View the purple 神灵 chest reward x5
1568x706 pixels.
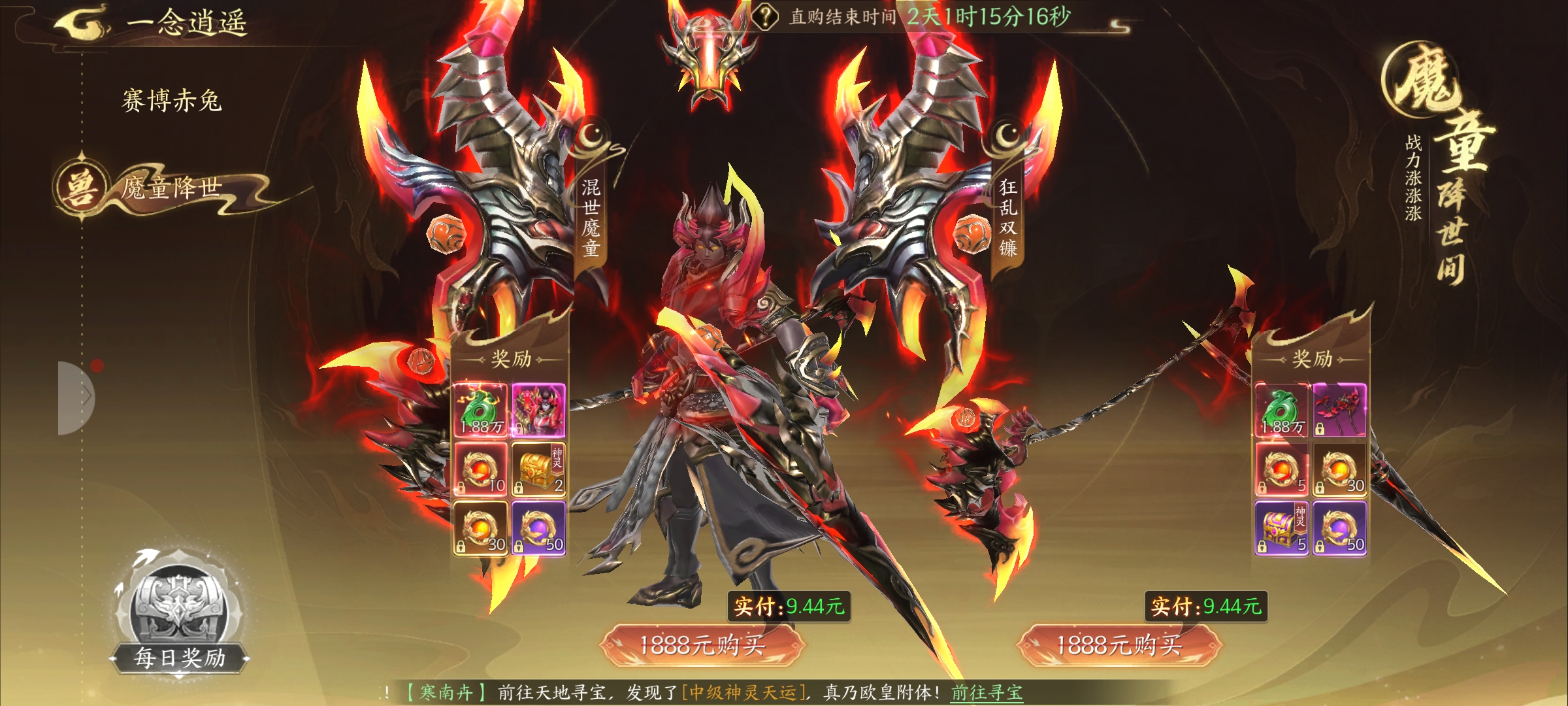click(1281, 528)
